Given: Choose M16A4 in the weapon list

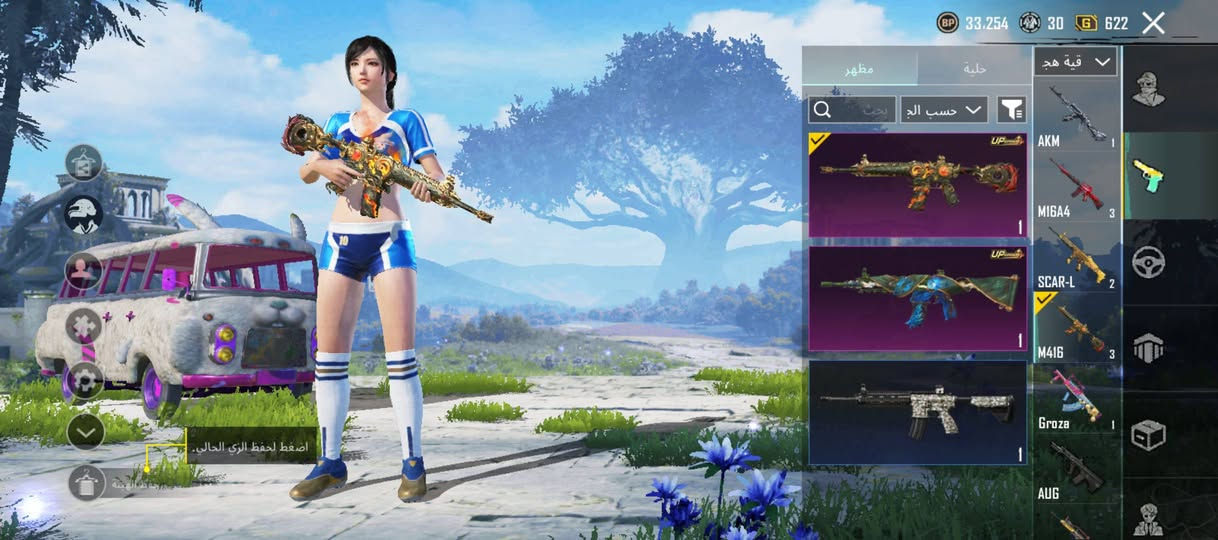Looking at the screenshot, I should point(1076,187).
